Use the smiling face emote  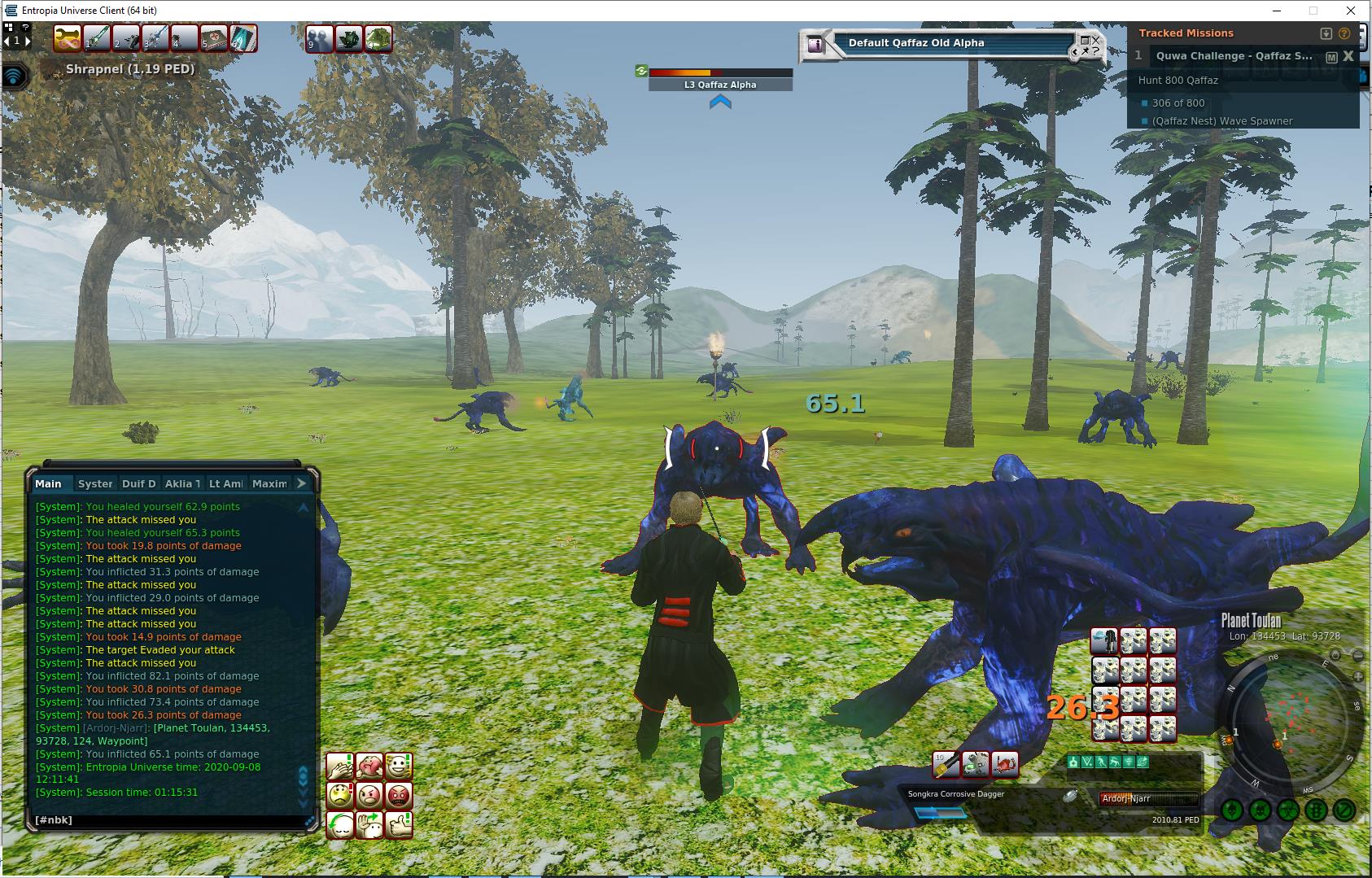(398, 766)
